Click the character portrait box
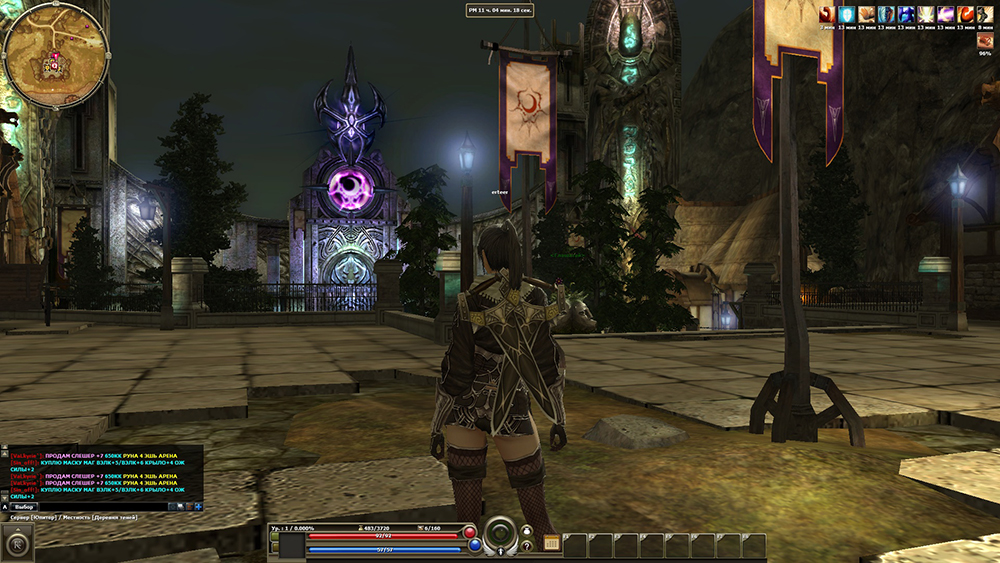This screenshot has width=1000, height=563. pyautogui.click(x=292, y=545)
